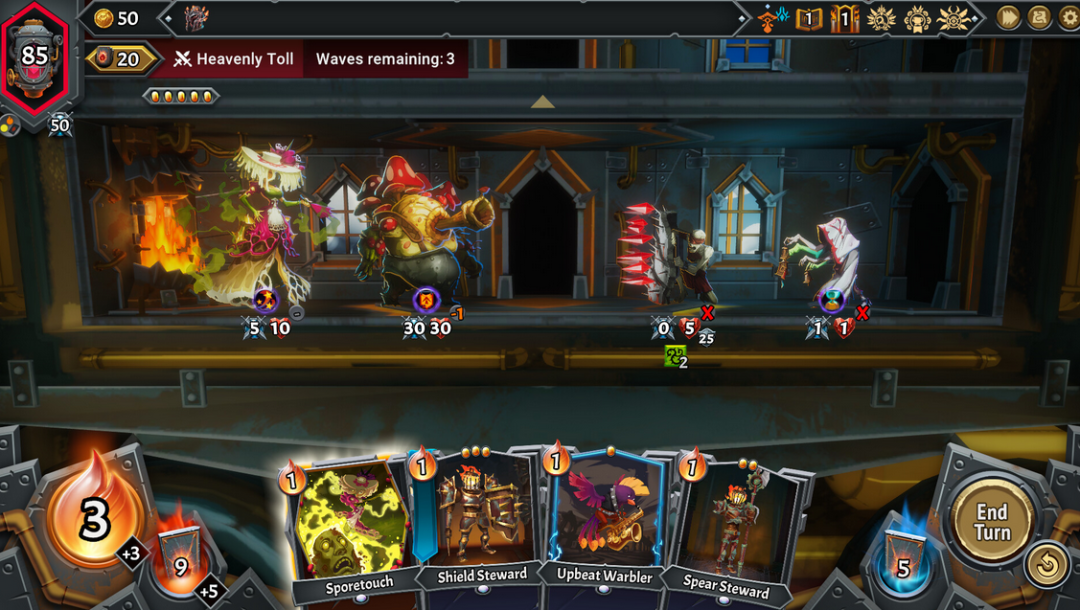This screenshot has height=610, width=1080.
Task: Undo the last action with the arrow button
Action: [1046, 567]
